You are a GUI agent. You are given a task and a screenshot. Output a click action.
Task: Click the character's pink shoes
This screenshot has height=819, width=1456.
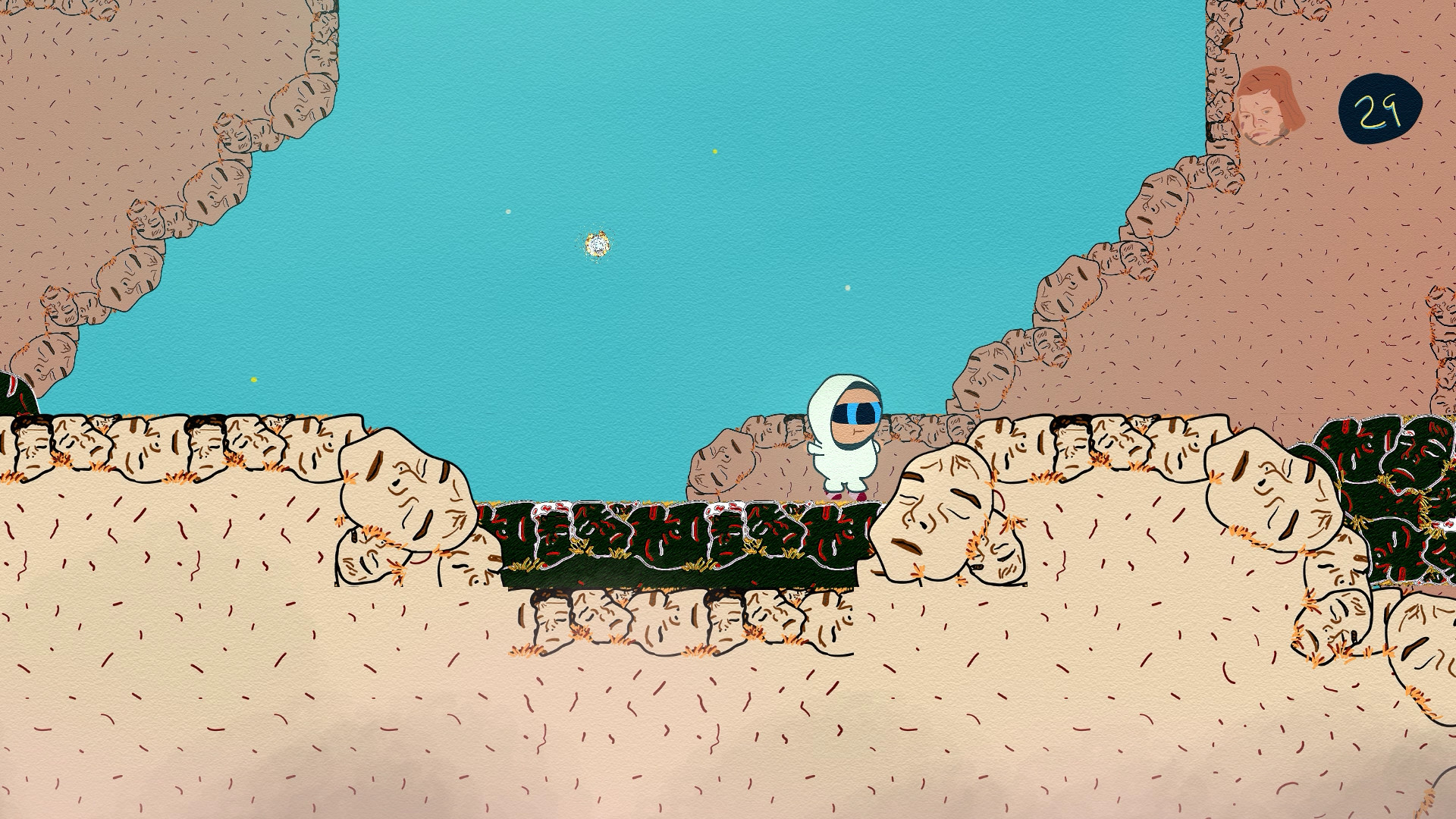point(845,494)
